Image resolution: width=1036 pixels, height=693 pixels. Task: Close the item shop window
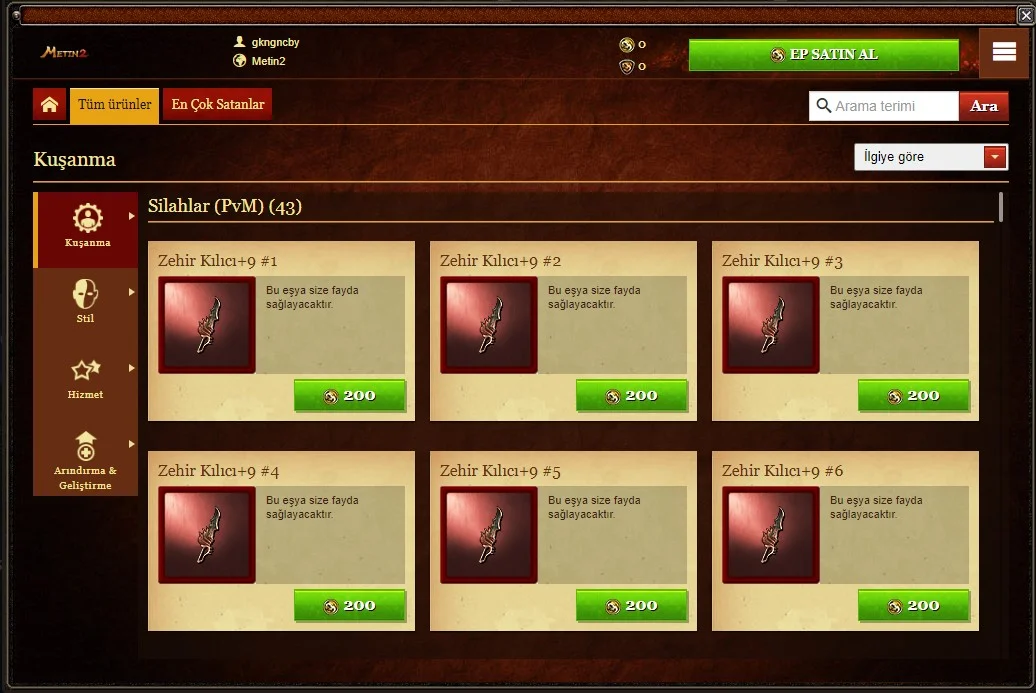coord(1026,15)
